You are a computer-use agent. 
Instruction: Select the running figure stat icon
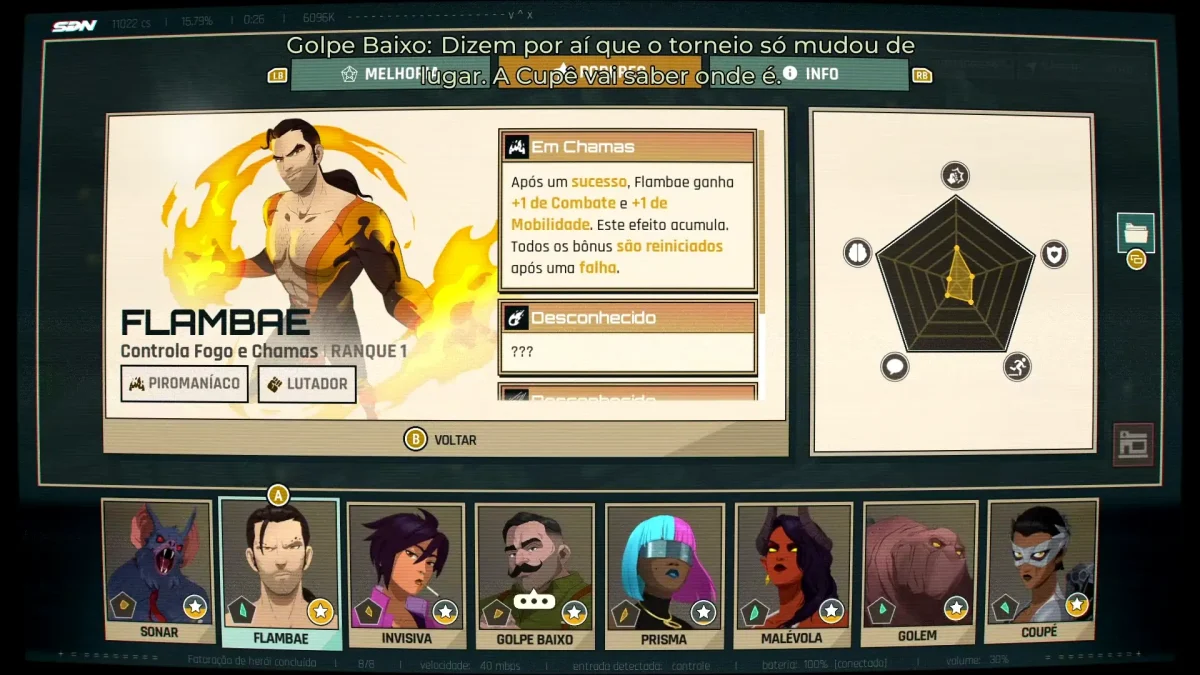(x=1017, y=367)
